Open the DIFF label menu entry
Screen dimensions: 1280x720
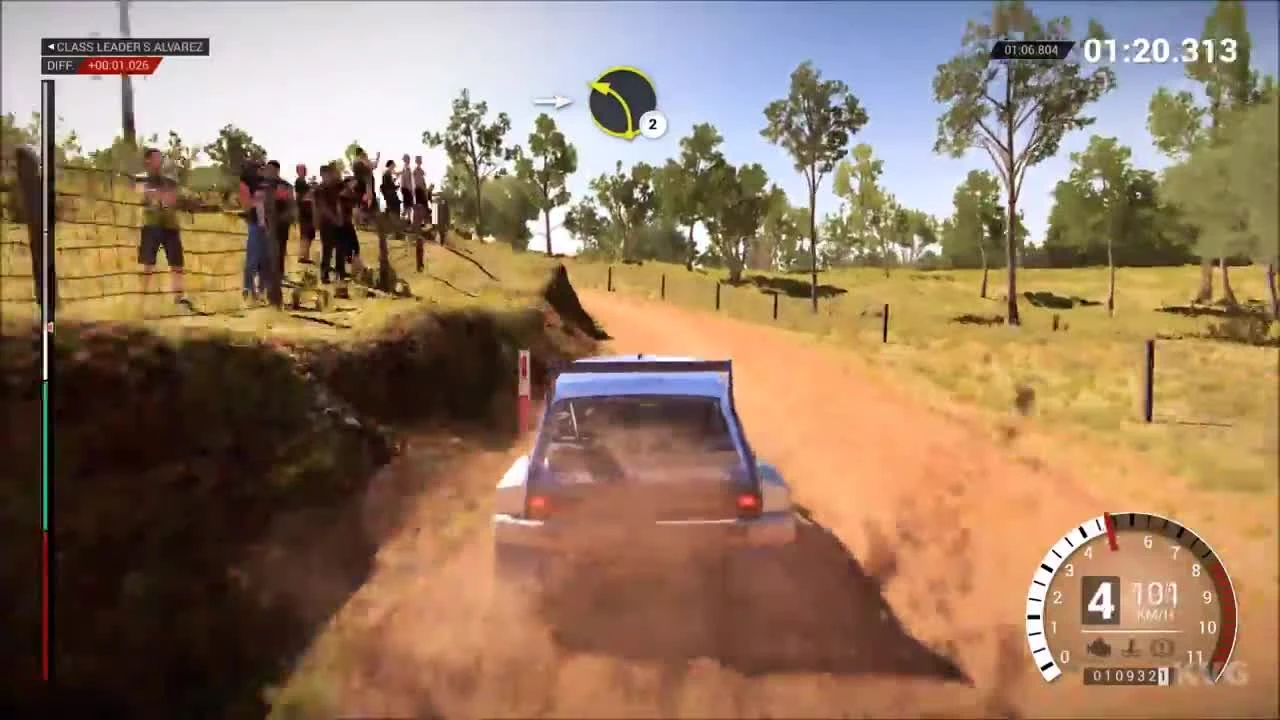(58, 64)
